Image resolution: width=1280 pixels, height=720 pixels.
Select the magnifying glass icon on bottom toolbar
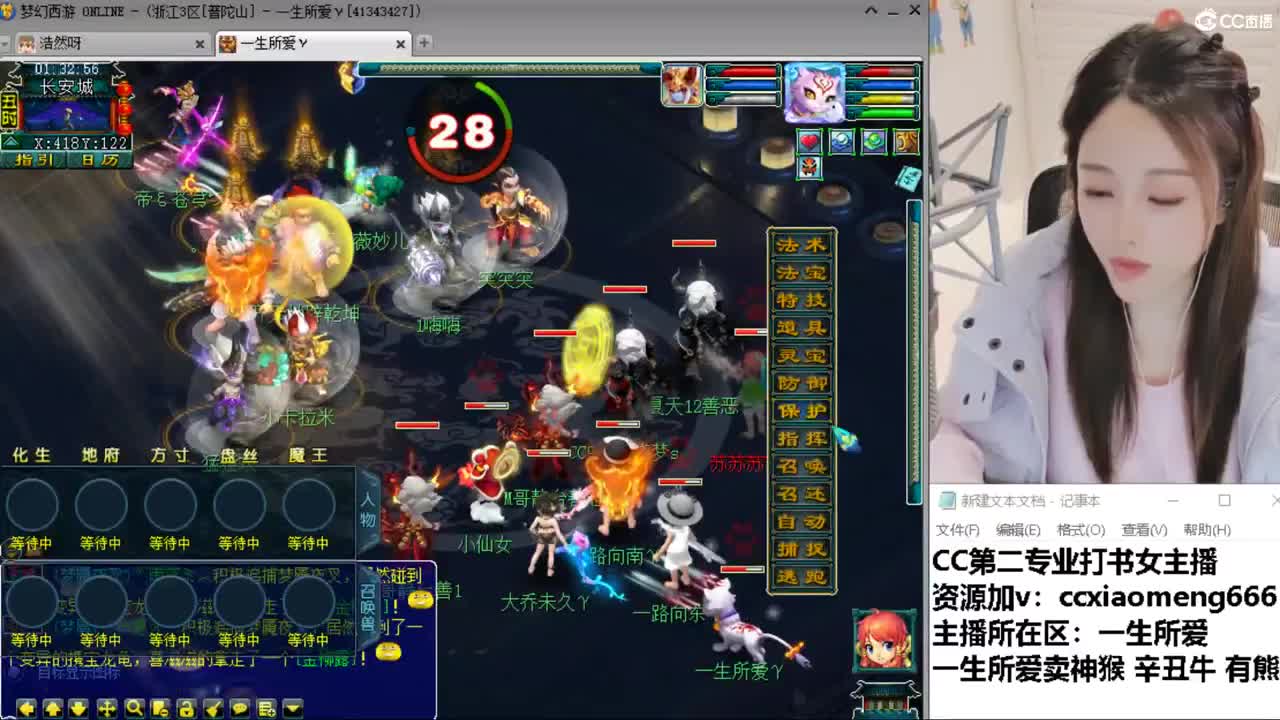pyautogui.click(x=136, y=708)
